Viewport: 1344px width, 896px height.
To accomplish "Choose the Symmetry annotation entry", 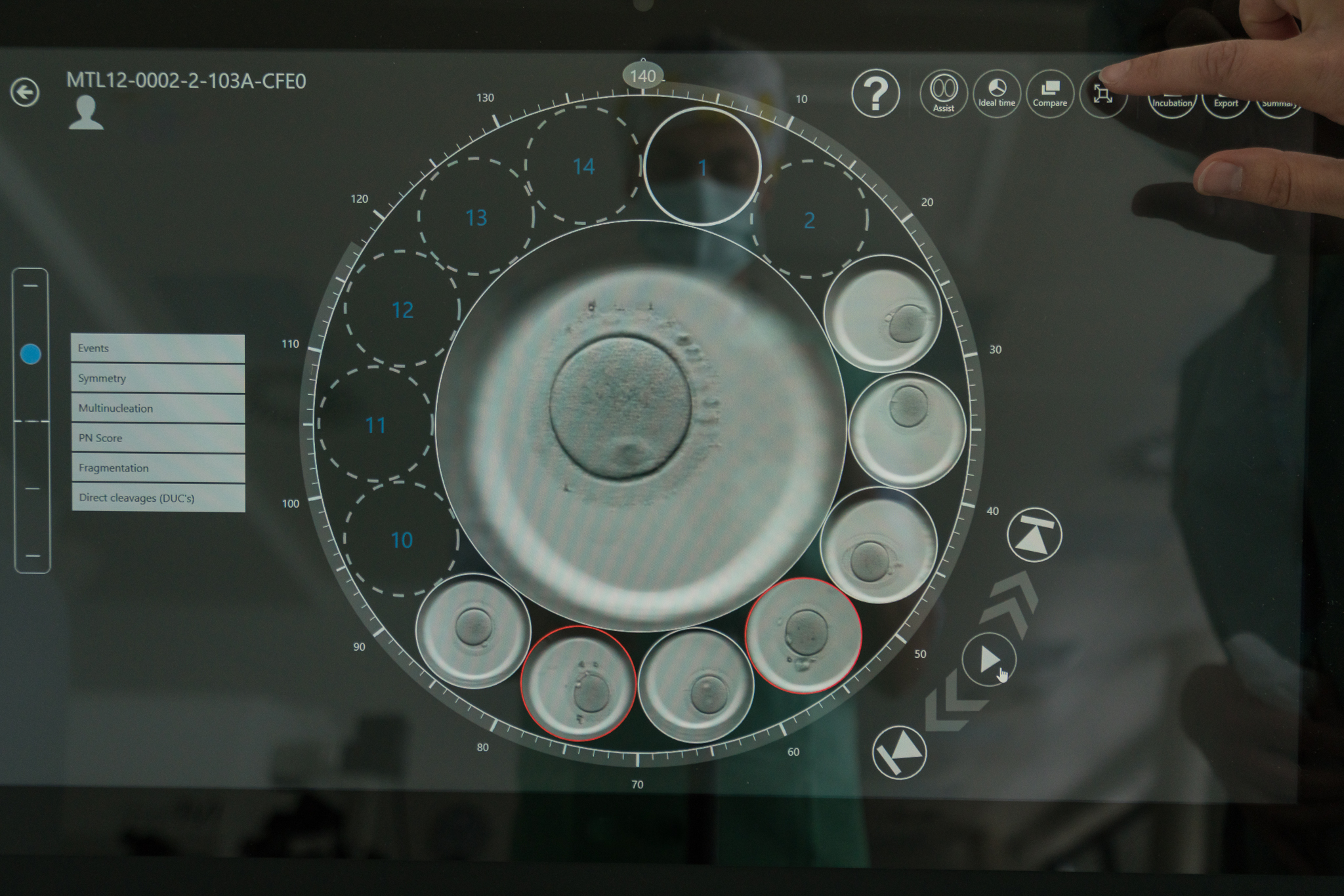I will click(157, 378).
